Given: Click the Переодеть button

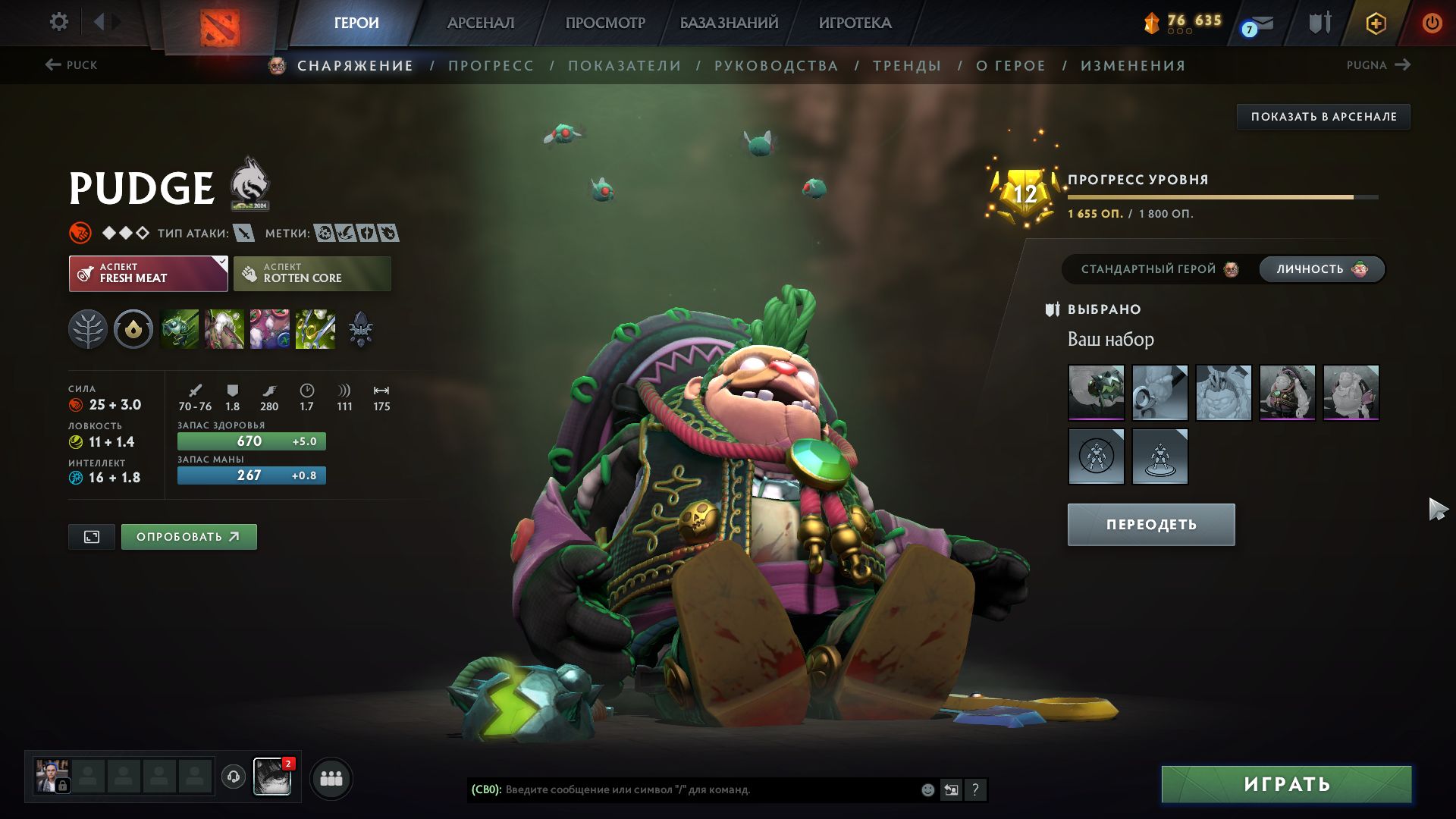Looking at the screenshot, I should (1150, 525).
